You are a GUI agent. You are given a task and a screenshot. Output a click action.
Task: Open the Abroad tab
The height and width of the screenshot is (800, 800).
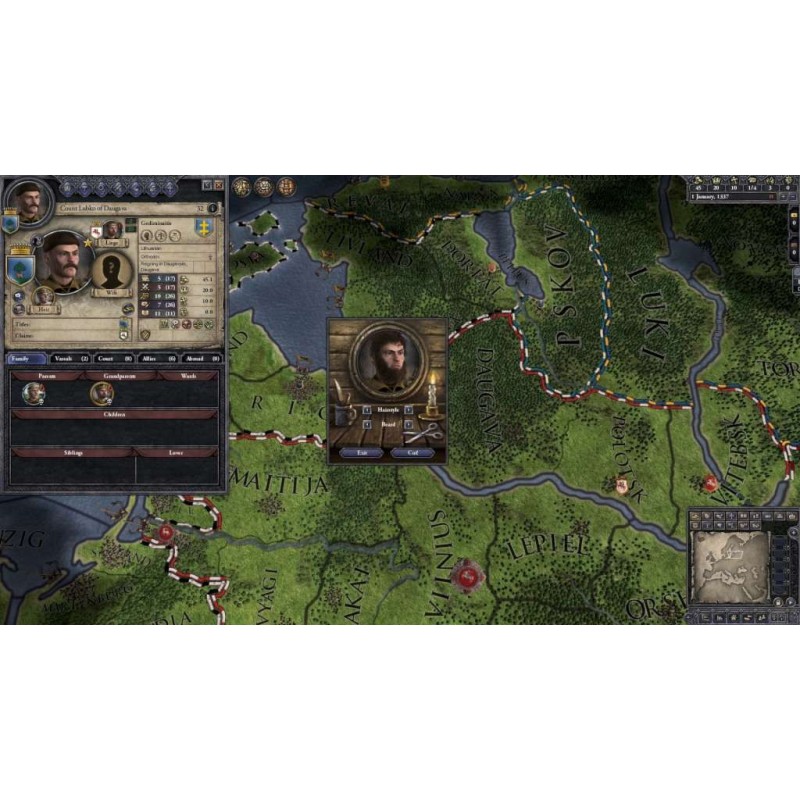pyautogui.click(x=201, y=357)
